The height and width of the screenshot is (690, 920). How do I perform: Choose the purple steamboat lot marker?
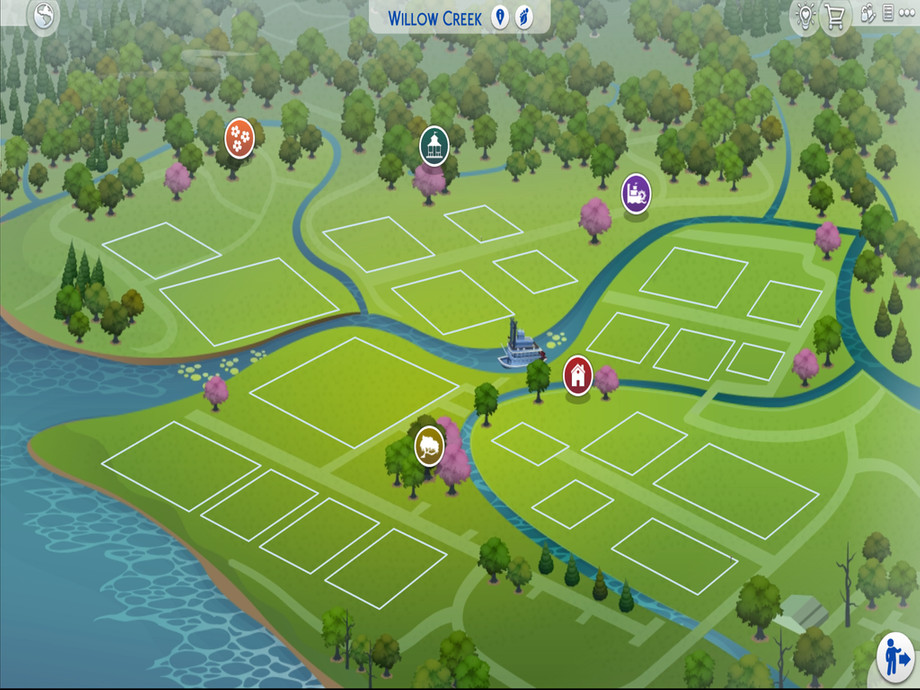click(636, 191)
